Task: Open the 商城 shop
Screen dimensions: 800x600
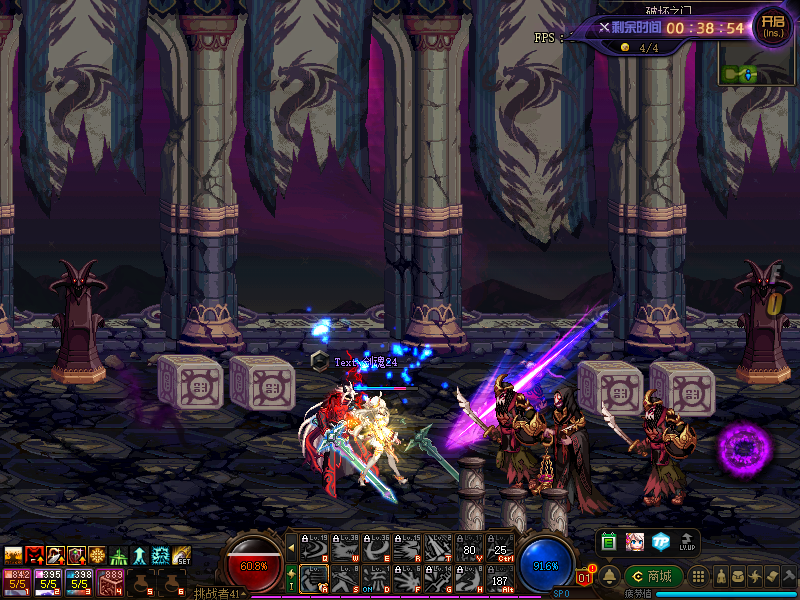Action: (654, 576)
